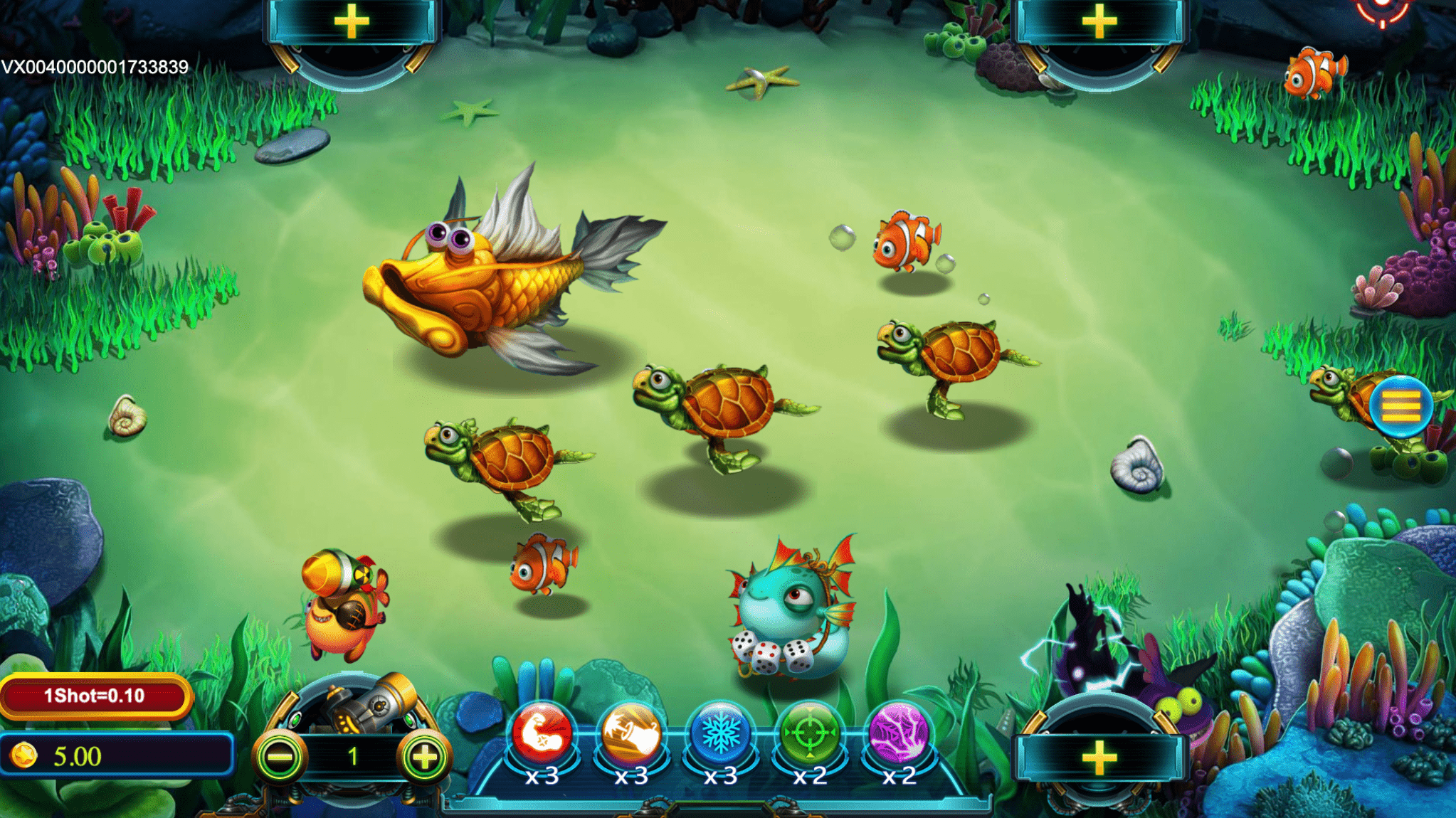Open the yellow hamburger menu button
The height and width of the screenshot is (818, 1456).
1400,406
